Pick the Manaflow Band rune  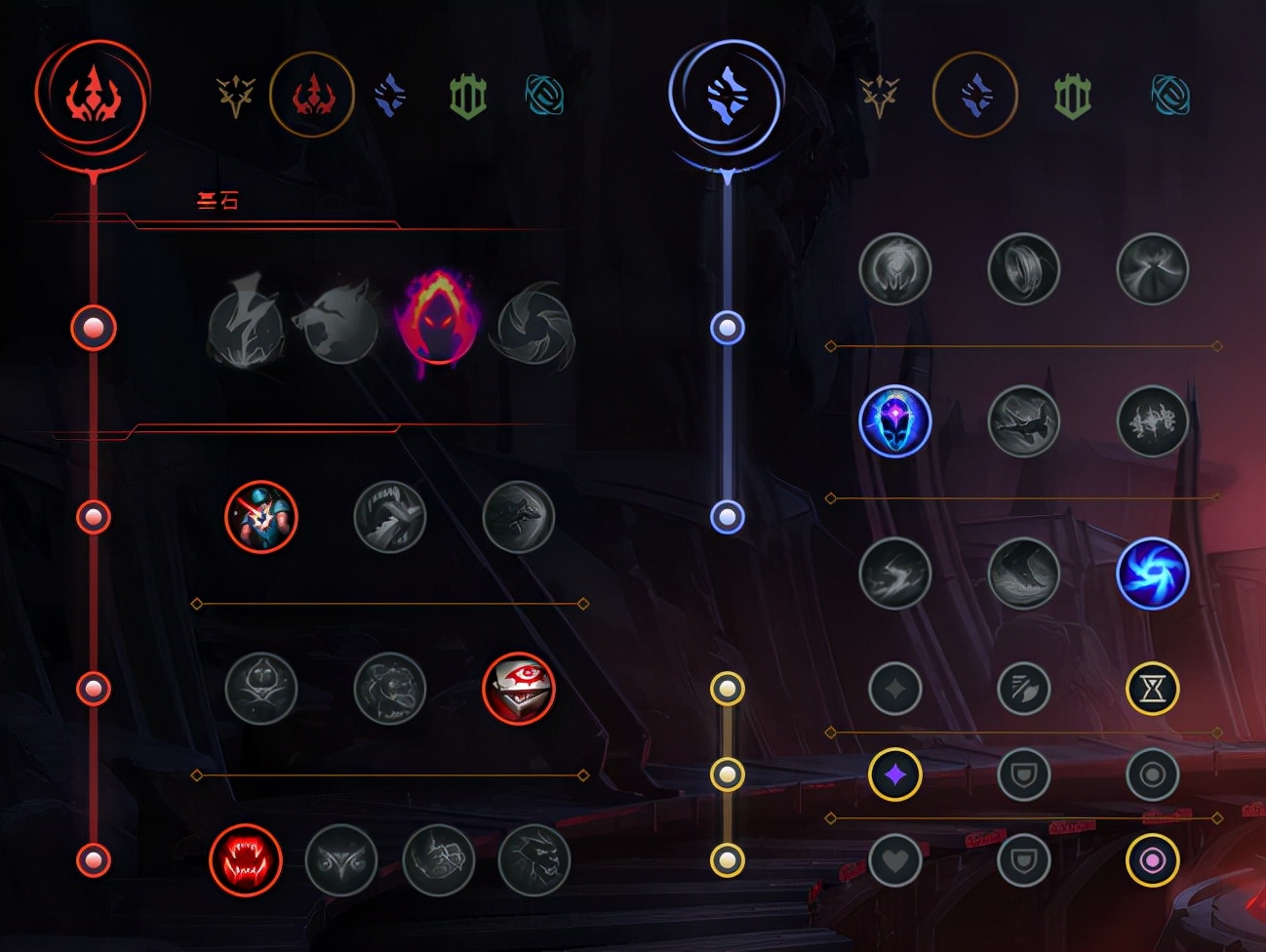1023,268
